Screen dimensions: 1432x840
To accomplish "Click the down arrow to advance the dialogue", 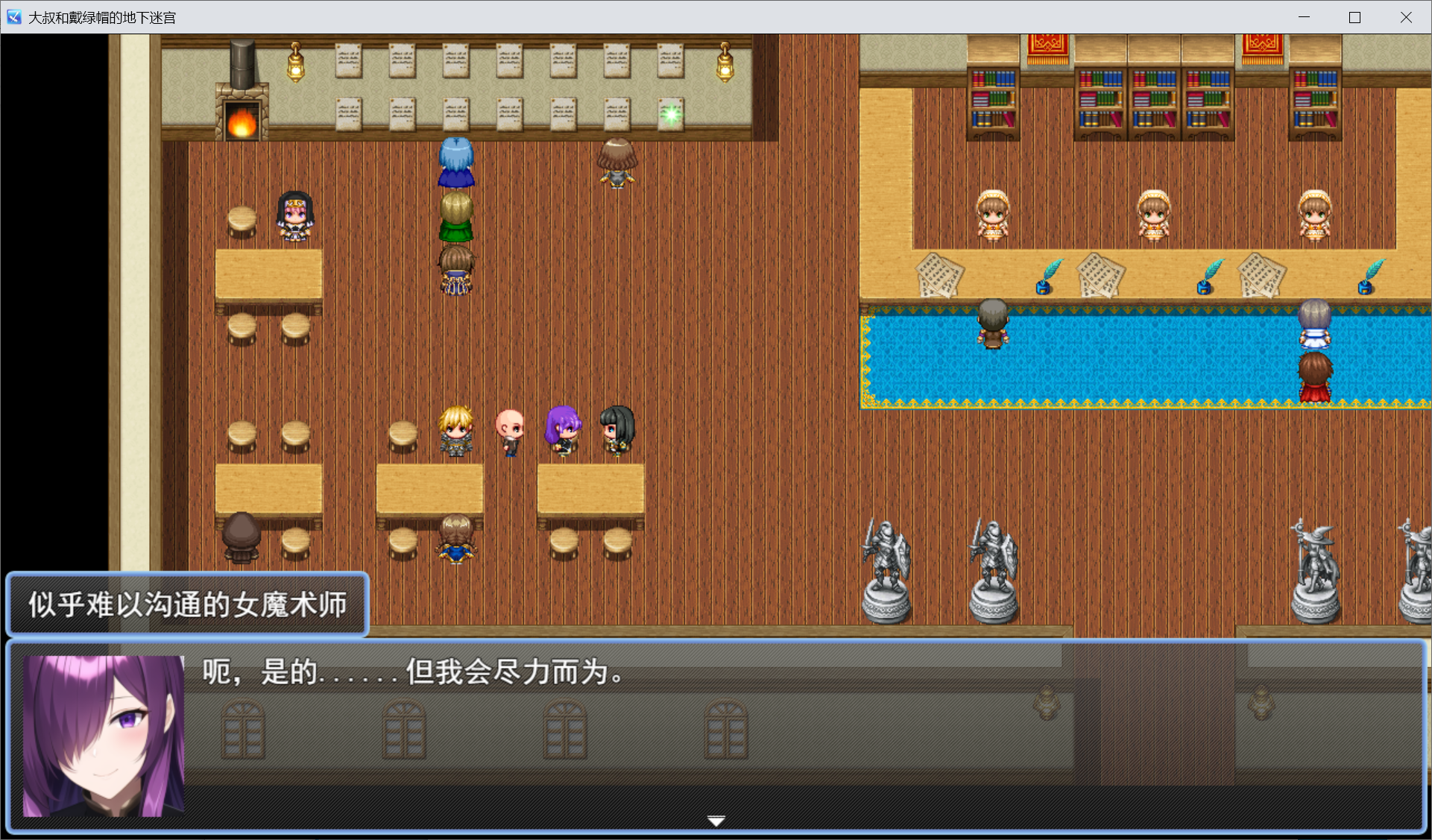I will click(715, 818).
